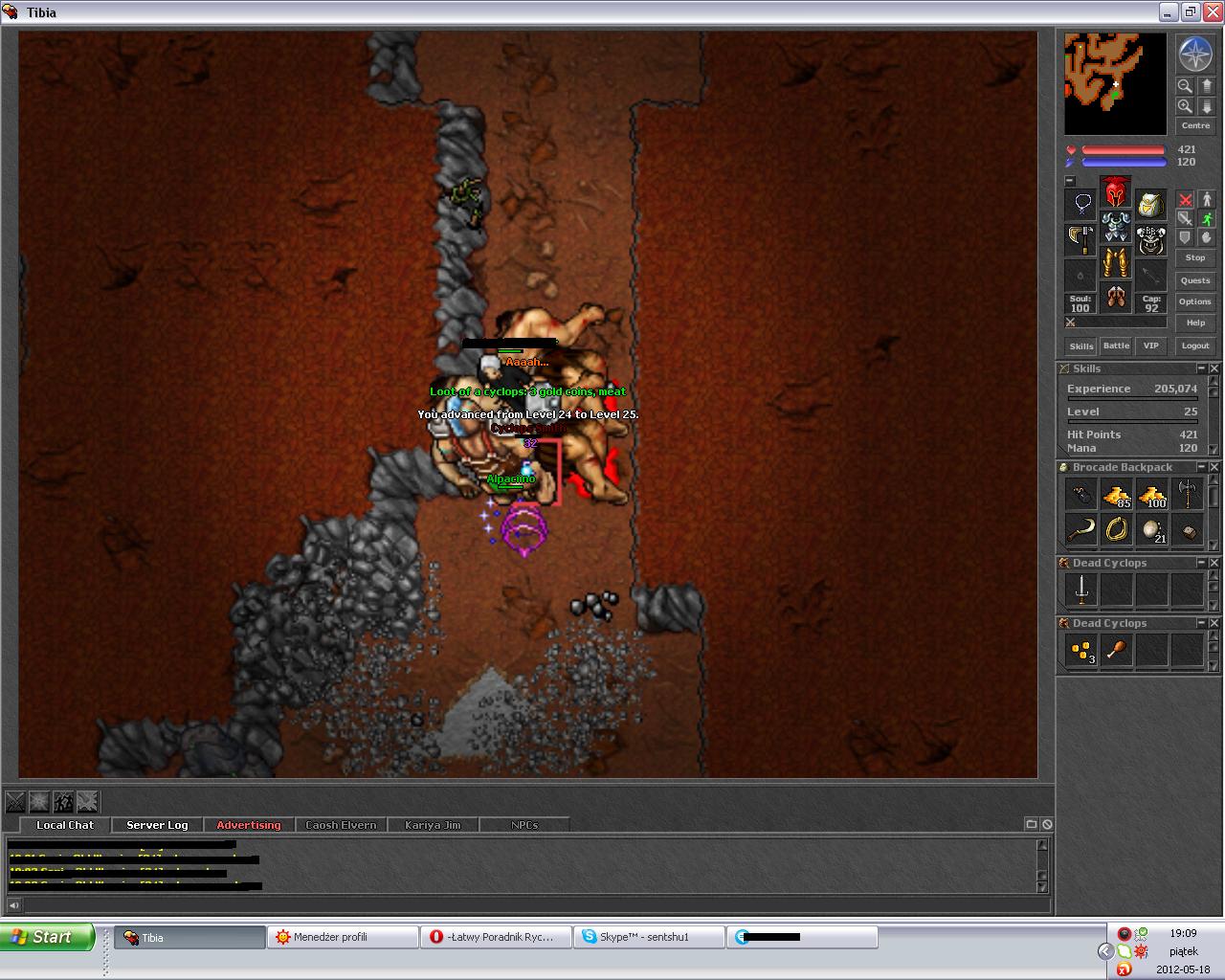
Task: Click the Logout button
Action: tap(1194, 345)
